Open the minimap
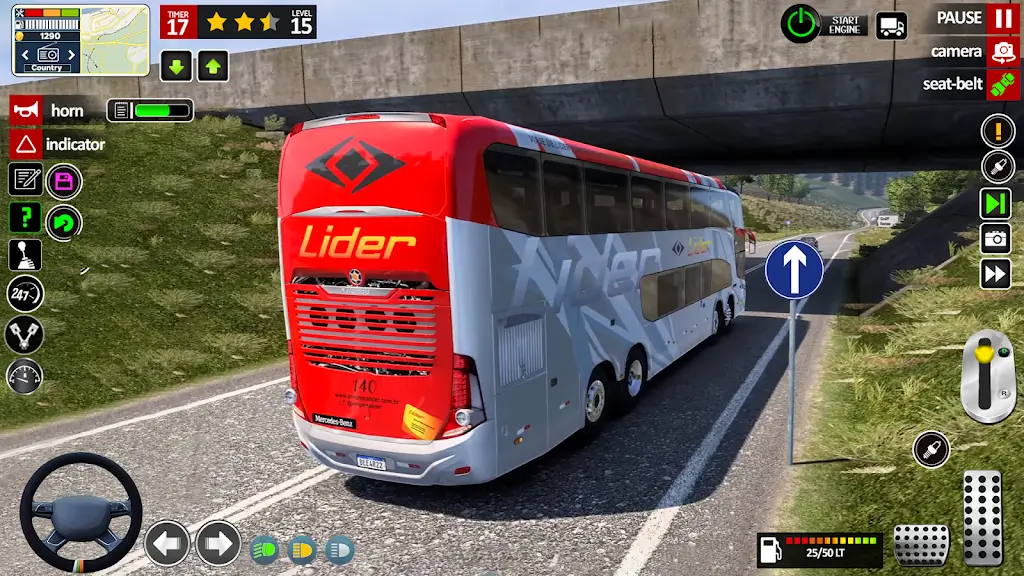The height and width of the screenshot is (576, 1024). coord(114,39)
